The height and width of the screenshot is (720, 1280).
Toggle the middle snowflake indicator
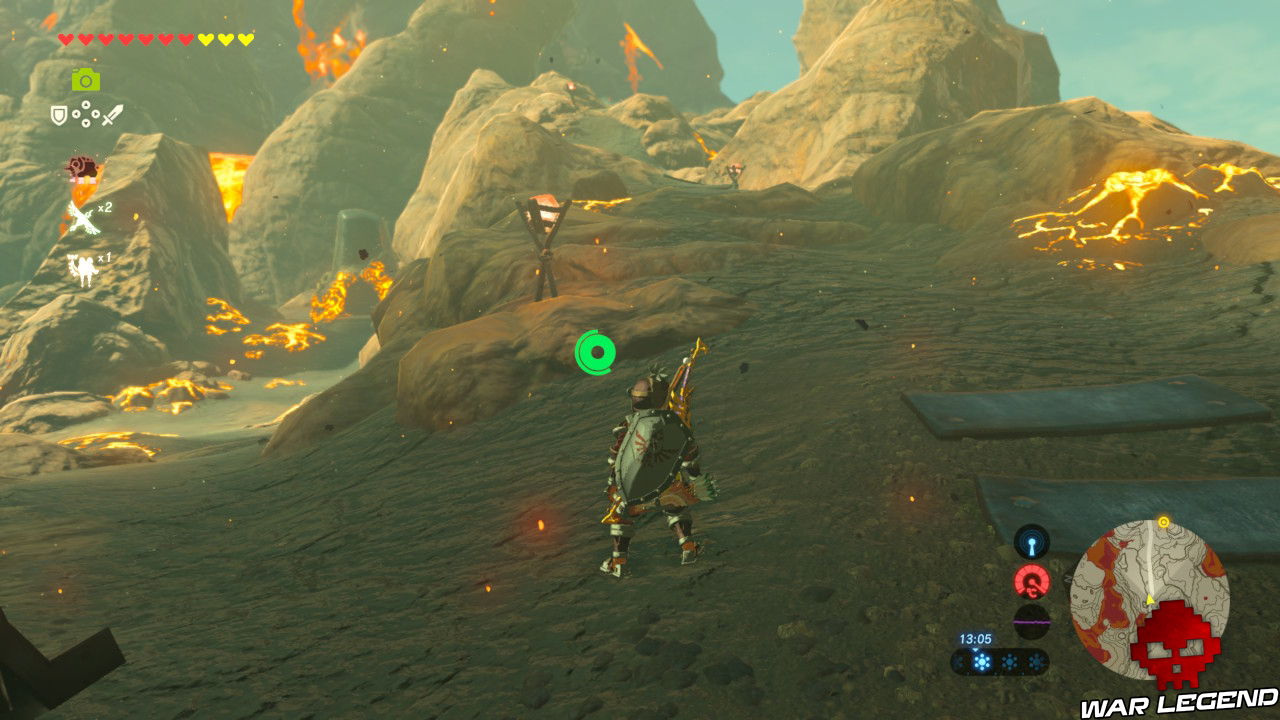(1010, 660)
